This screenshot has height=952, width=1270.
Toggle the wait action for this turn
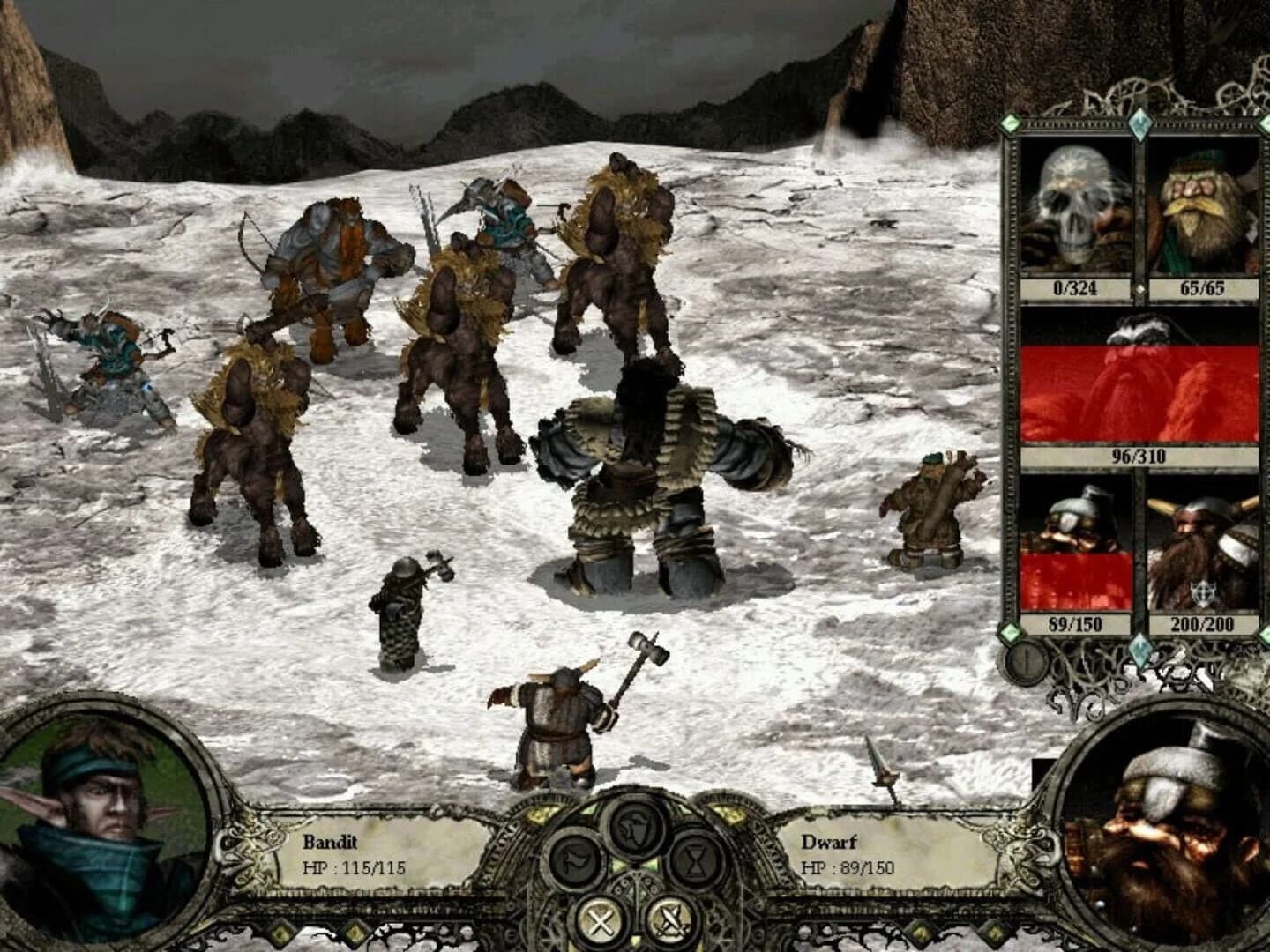694,860
